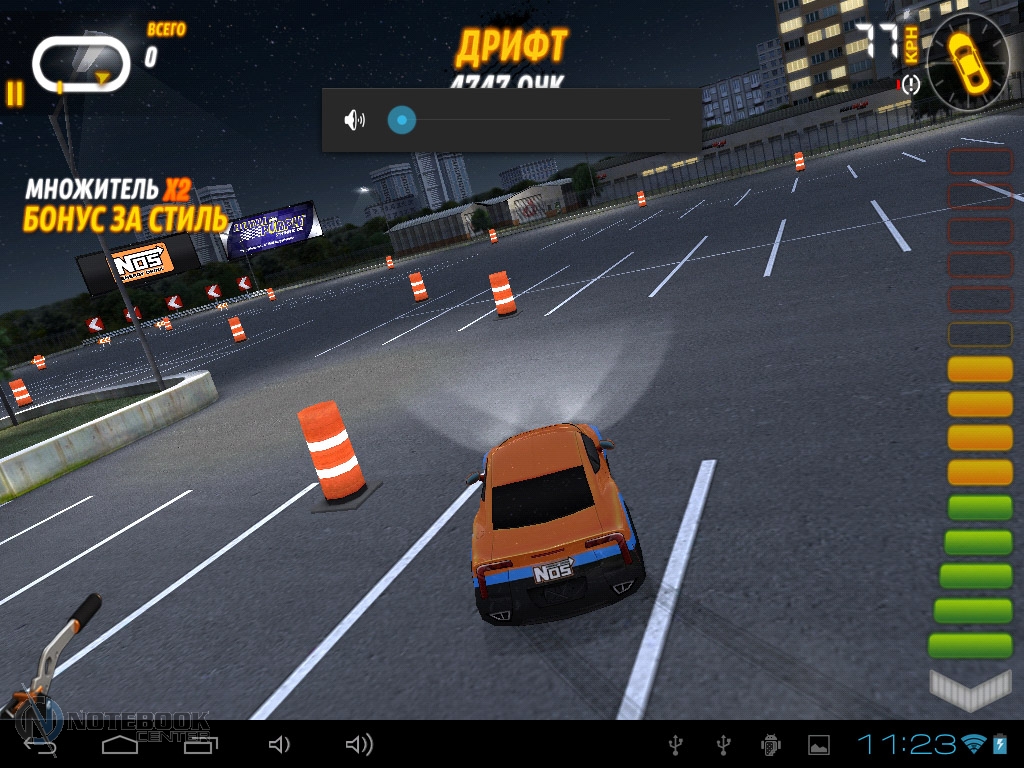Tap the track outline minimap

pos(81,64)
